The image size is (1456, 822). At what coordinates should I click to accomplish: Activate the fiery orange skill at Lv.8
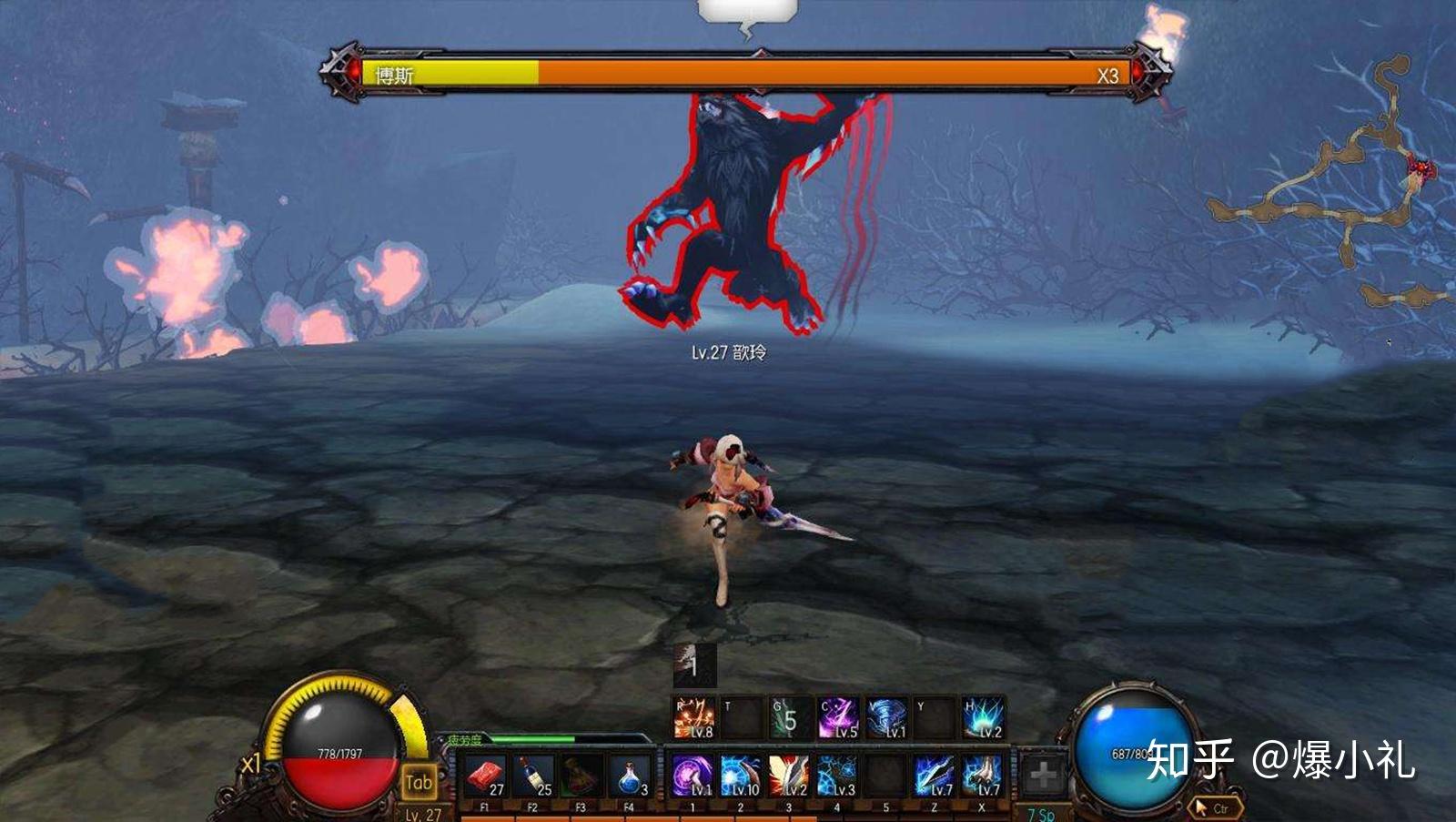[693, 718]
